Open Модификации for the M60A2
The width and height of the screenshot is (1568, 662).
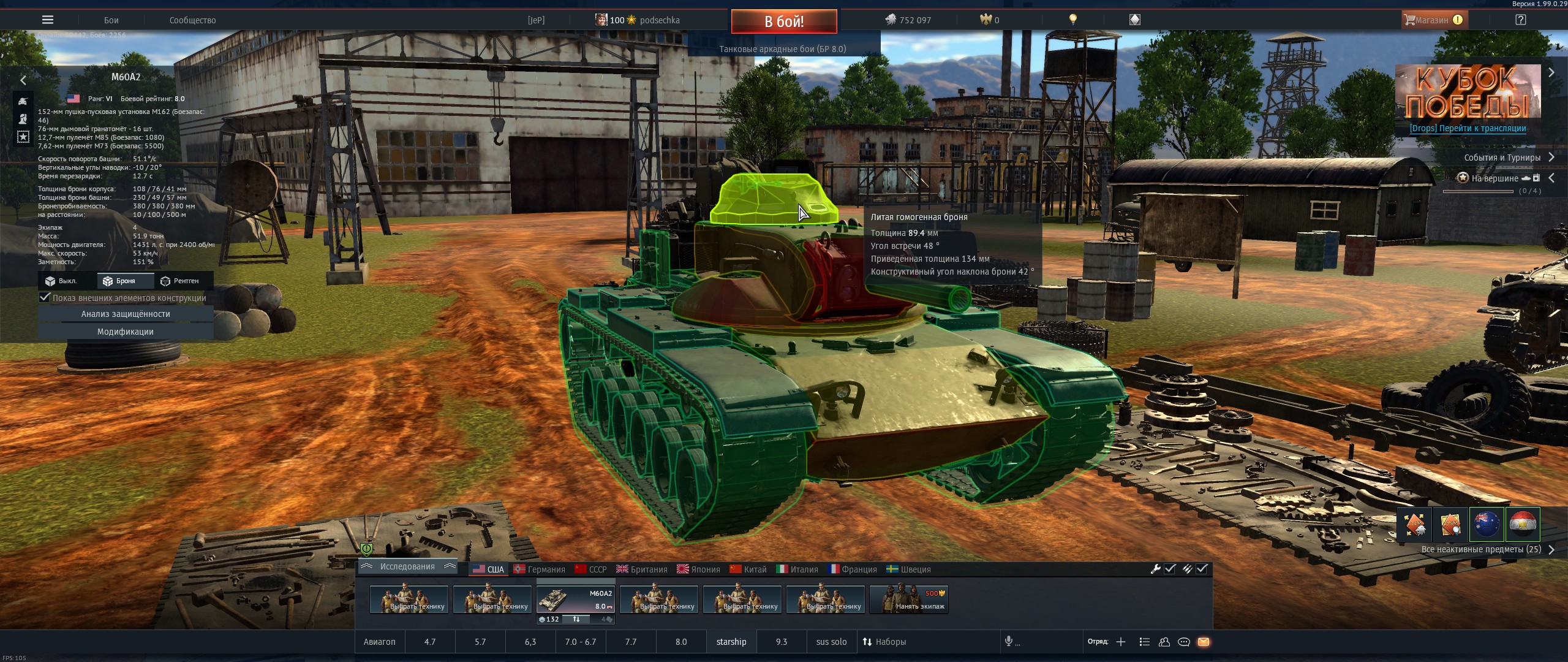(126, 332)
